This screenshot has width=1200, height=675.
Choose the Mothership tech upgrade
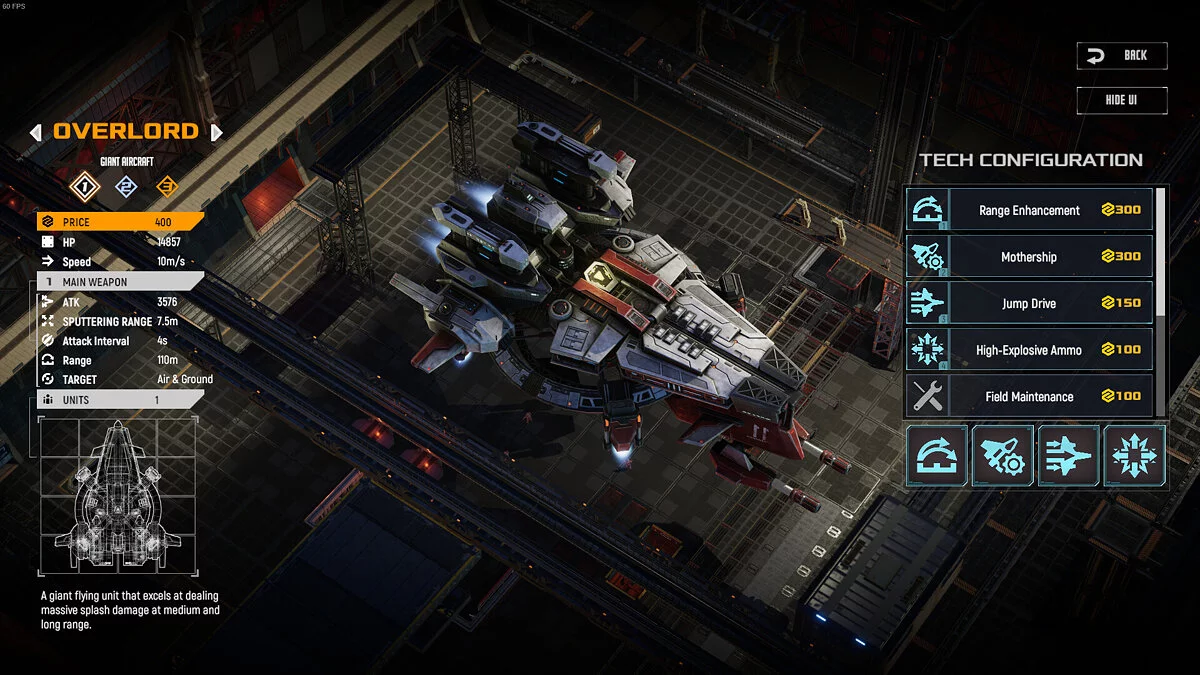[x=1029, y=257]
